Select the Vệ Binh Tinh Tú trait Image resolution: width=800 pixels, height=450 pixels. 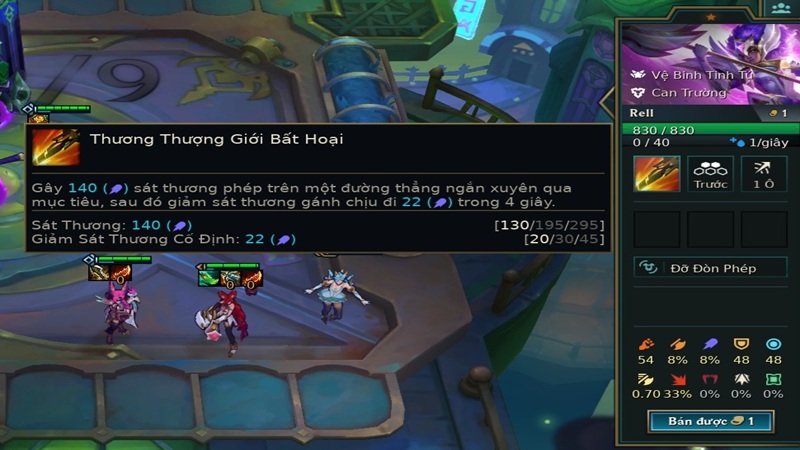coord(688,75)
